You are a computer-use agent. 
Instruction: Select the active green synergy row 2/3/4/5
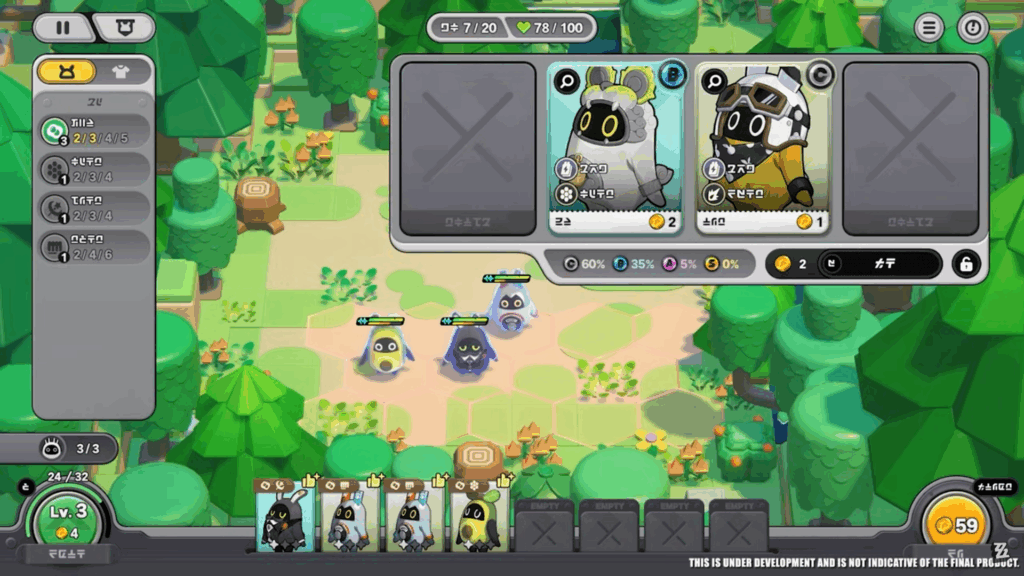93,130
